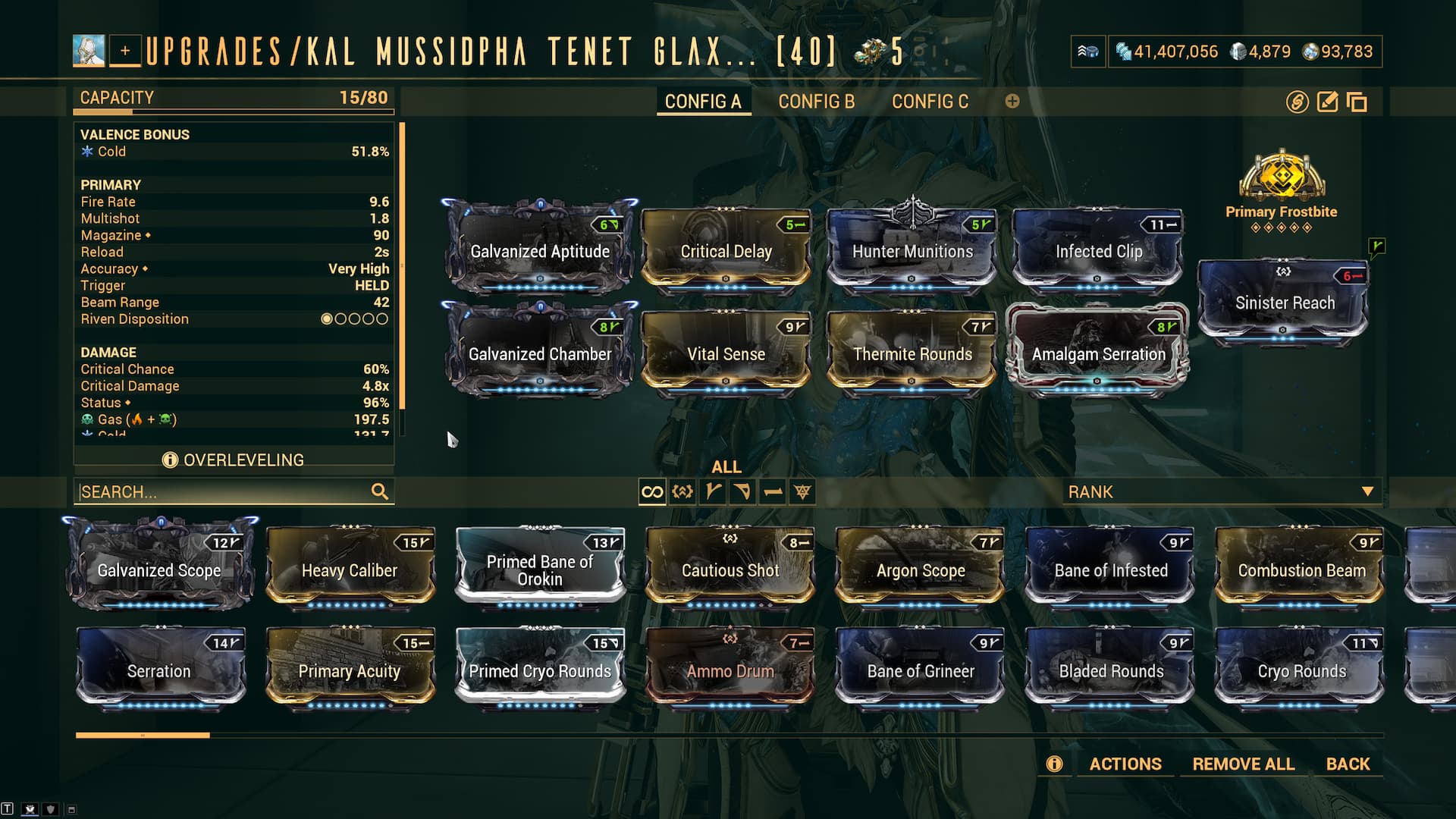Choose the Combustion Beam mod card
The height and width of the screenshot is (819, 1456).
click(1301, 569)
